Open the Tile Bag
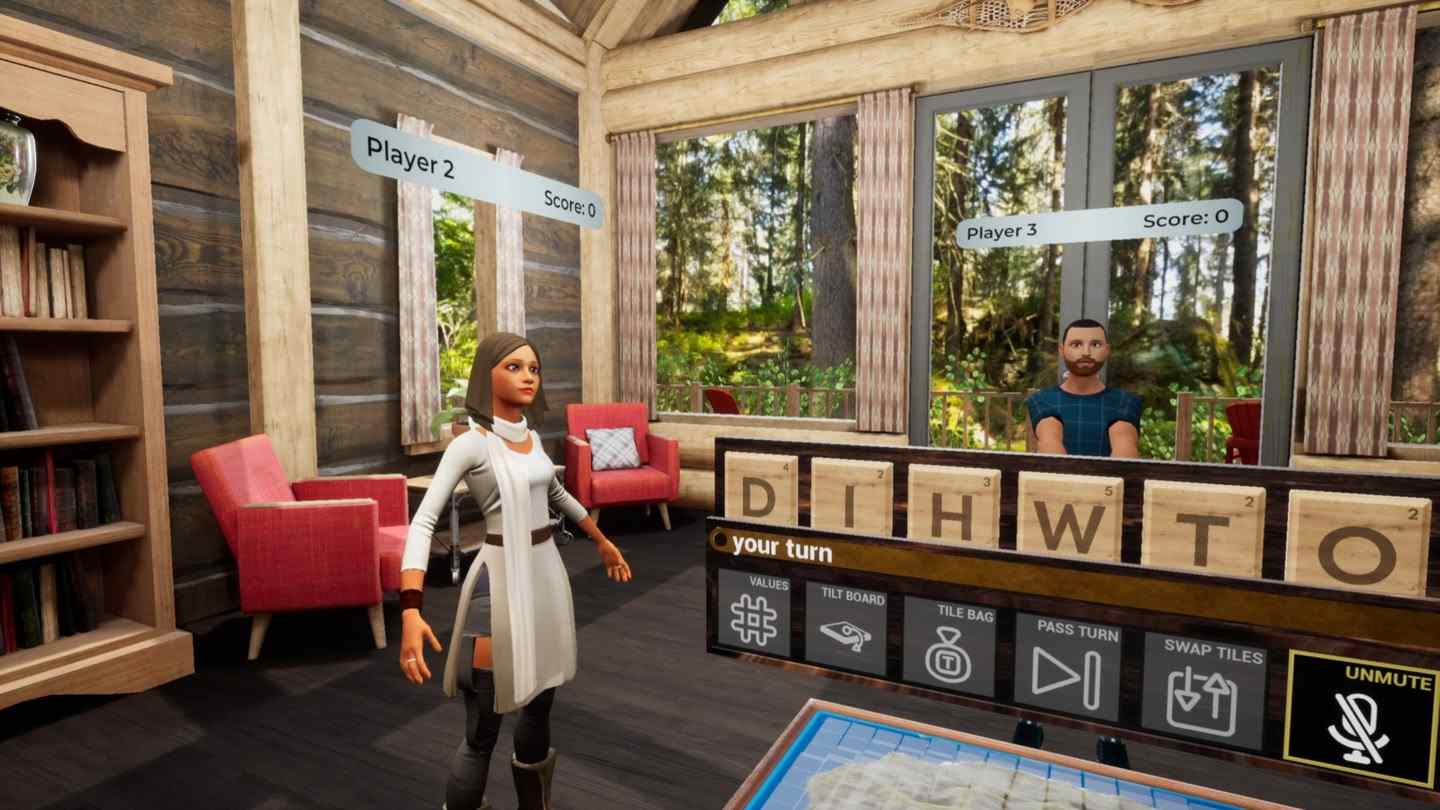Viewport: 1440px width, 810px height. [x=948, y=646]
